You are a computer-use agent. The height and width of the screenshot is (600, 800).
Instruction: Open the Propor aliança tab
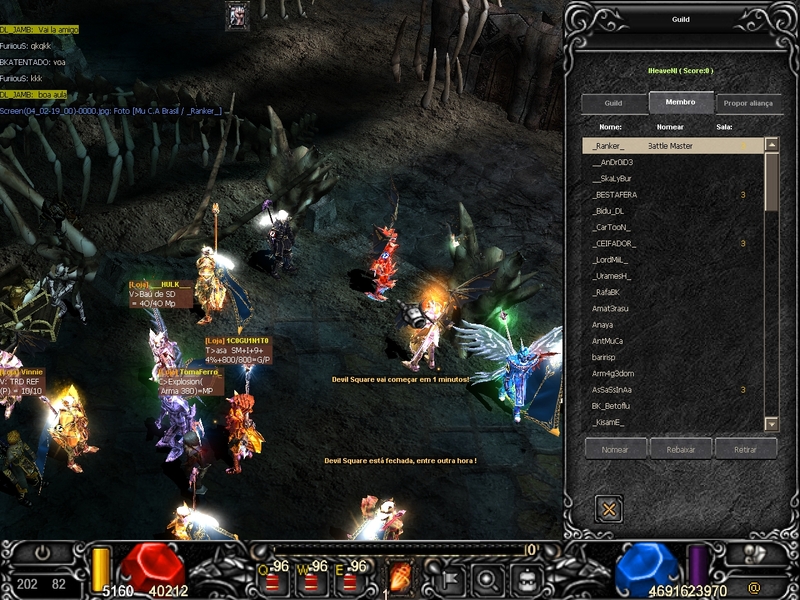coord(747,103)
